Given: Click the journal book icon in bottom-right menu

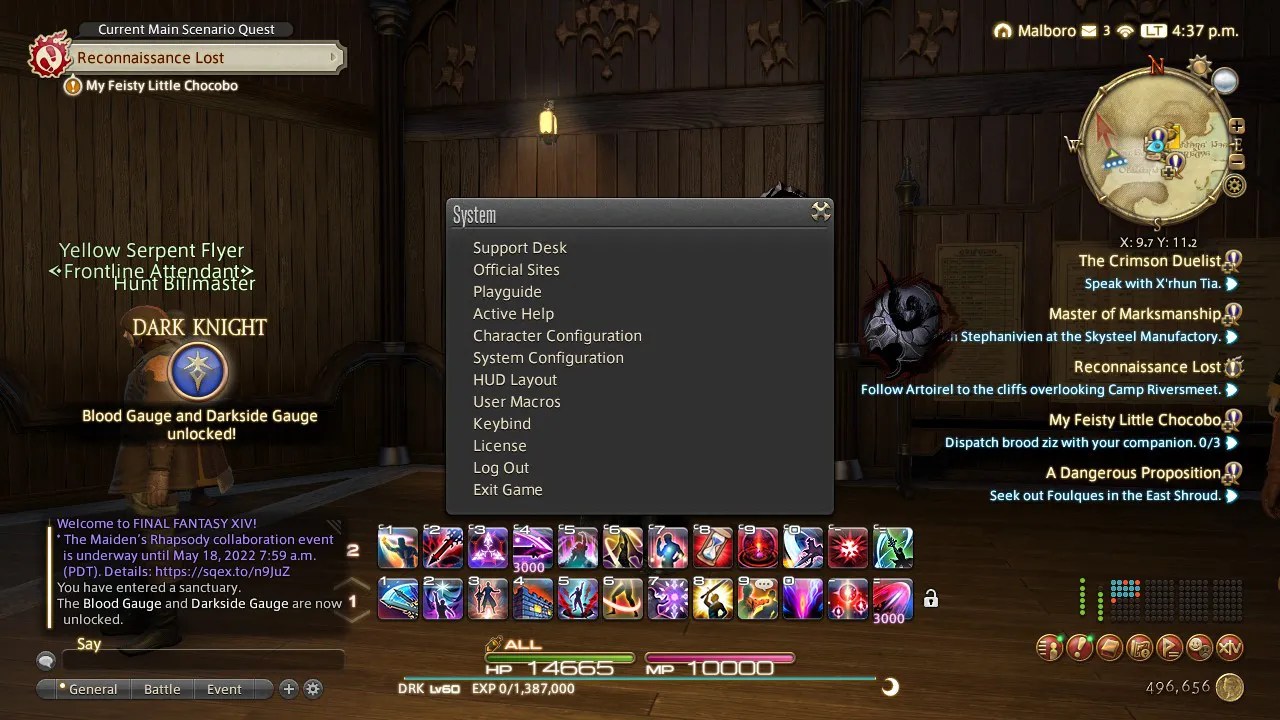Looking at the screenshot, I should pos(1109,647).
